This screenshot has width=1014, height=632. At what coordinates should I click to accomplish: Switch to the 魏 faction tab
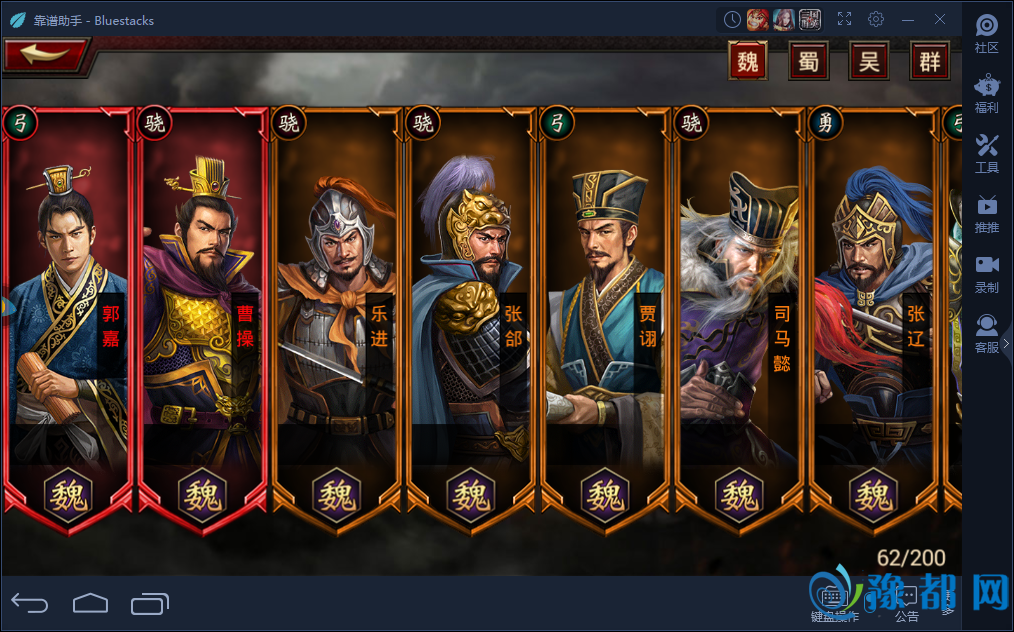pyautogui.click(x=748, y=62)
